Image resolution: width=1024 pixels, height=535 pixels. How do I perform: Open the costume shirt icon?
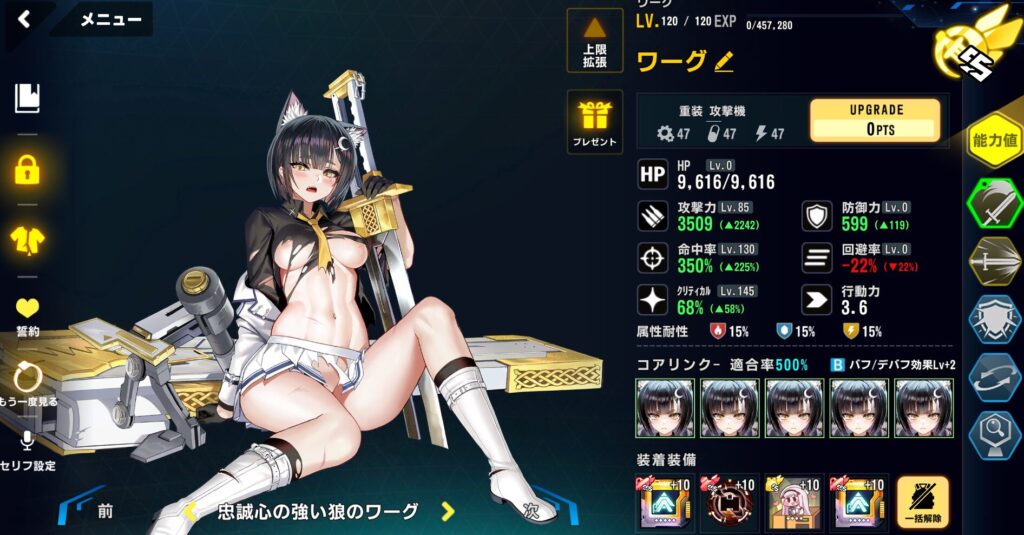click(27, 238)
